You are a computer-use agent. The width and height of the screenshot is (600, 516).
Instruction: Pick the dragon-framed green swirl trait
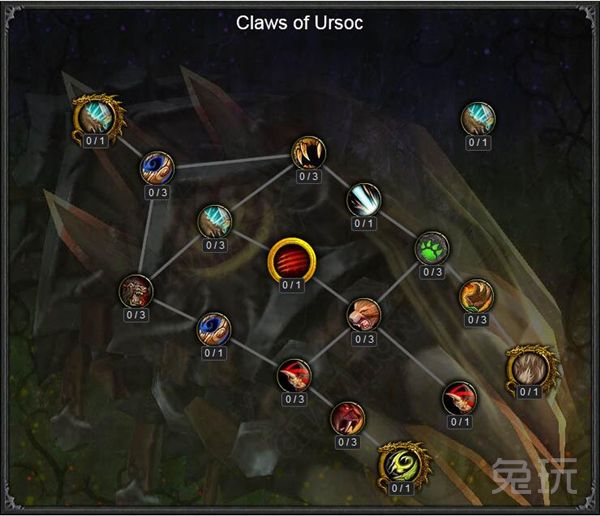pos(400,464)
